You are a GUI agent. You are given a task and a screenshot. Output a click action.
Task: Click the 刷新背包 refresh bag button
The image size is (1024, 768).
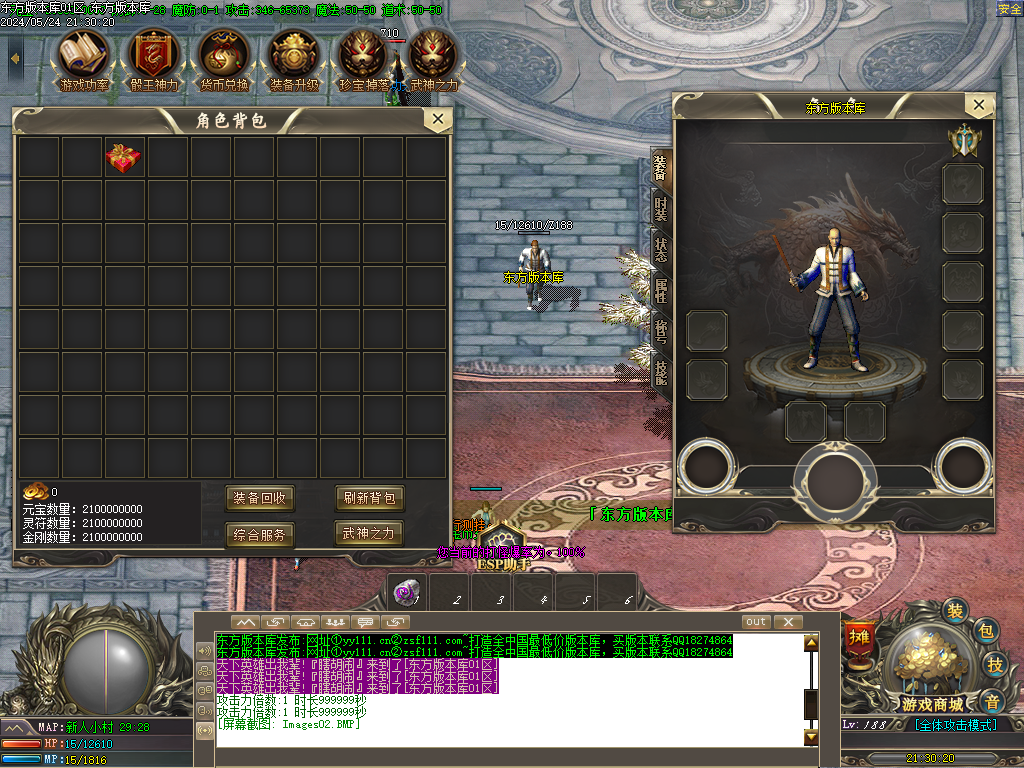[x=369, y=498]
